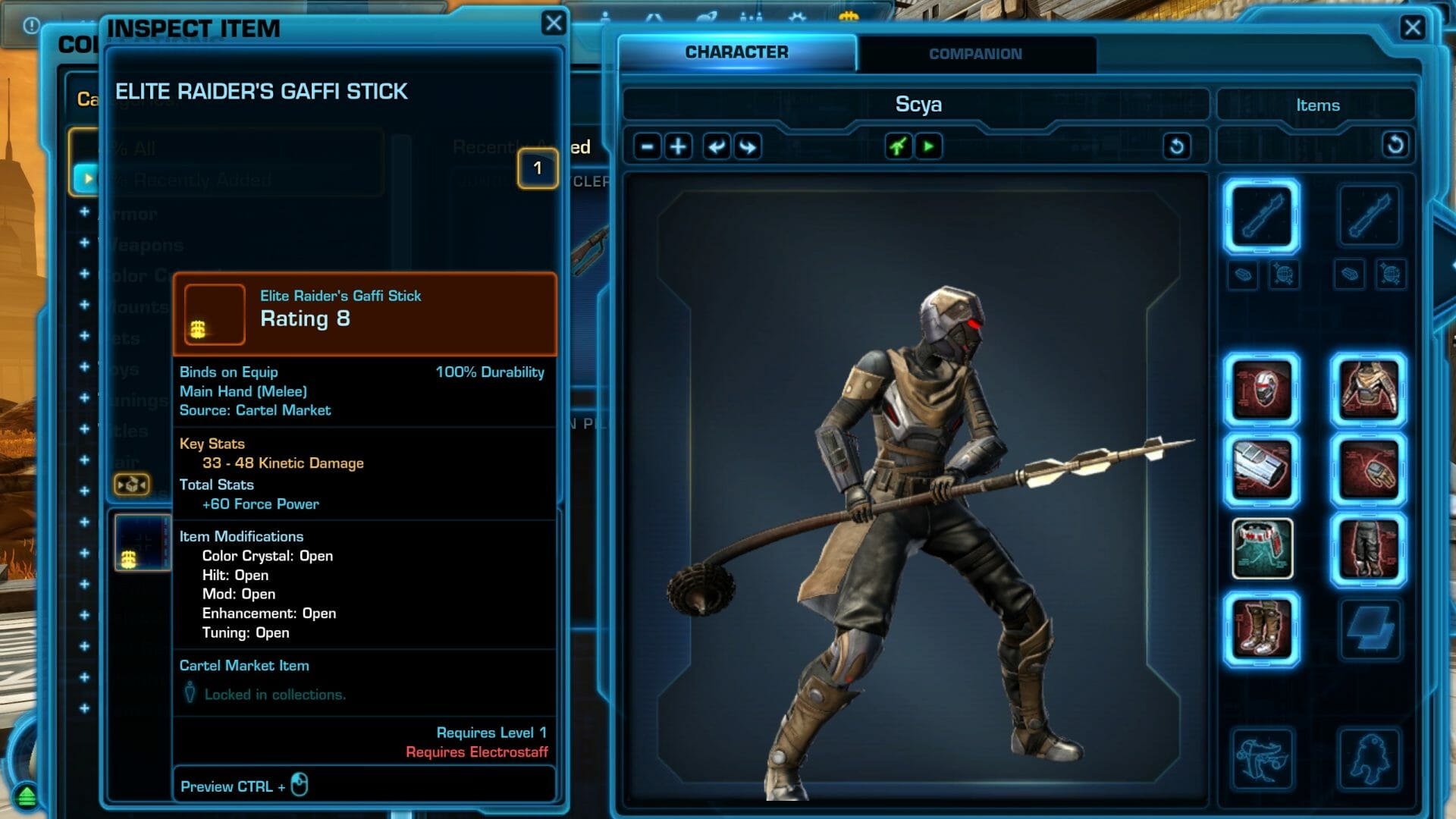
Task: Close the Inspect Item window
Action: (554, 24)
